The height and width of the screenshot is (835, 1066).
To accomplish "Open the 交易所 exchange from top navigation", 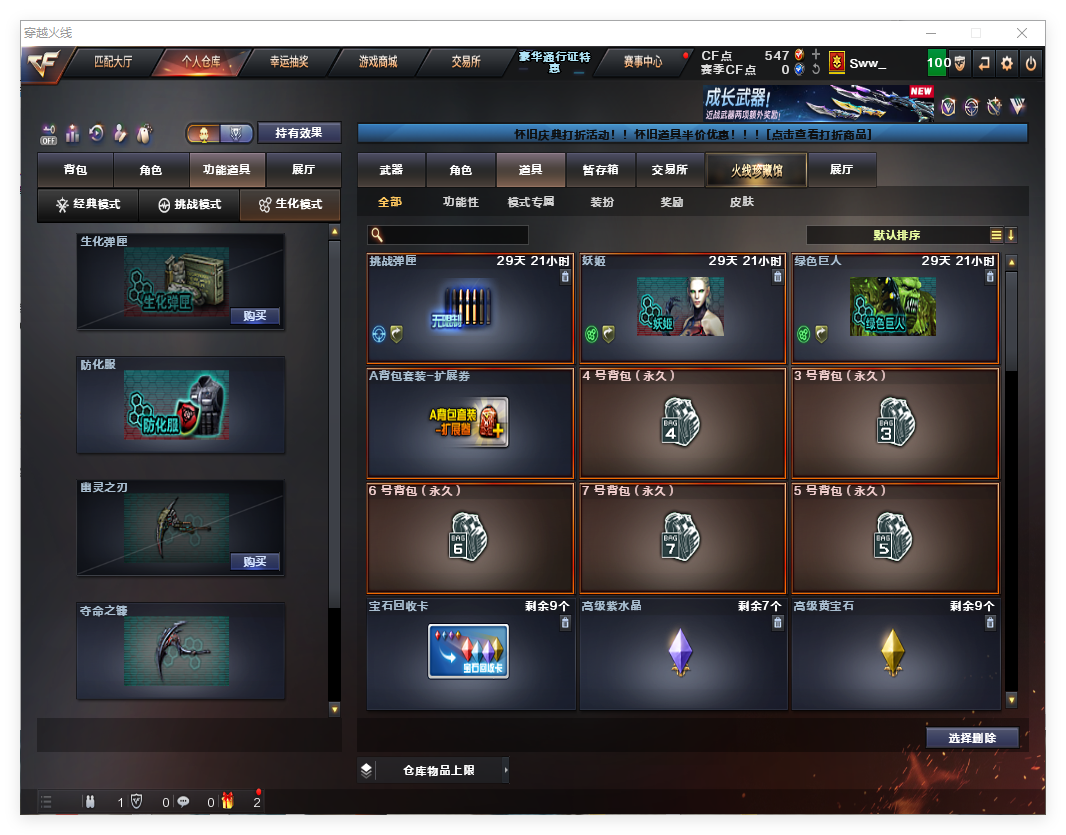I will pos(466,62).
